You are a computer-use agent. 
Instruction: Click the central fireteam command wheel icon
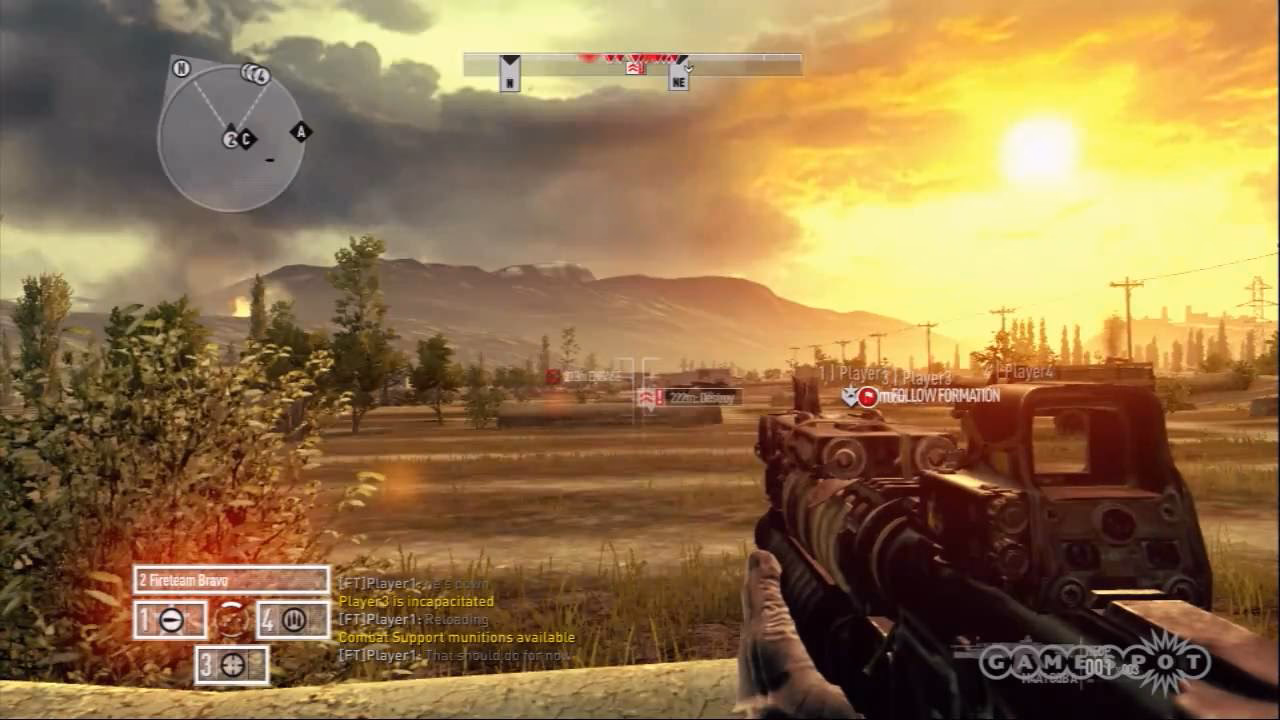233,619
